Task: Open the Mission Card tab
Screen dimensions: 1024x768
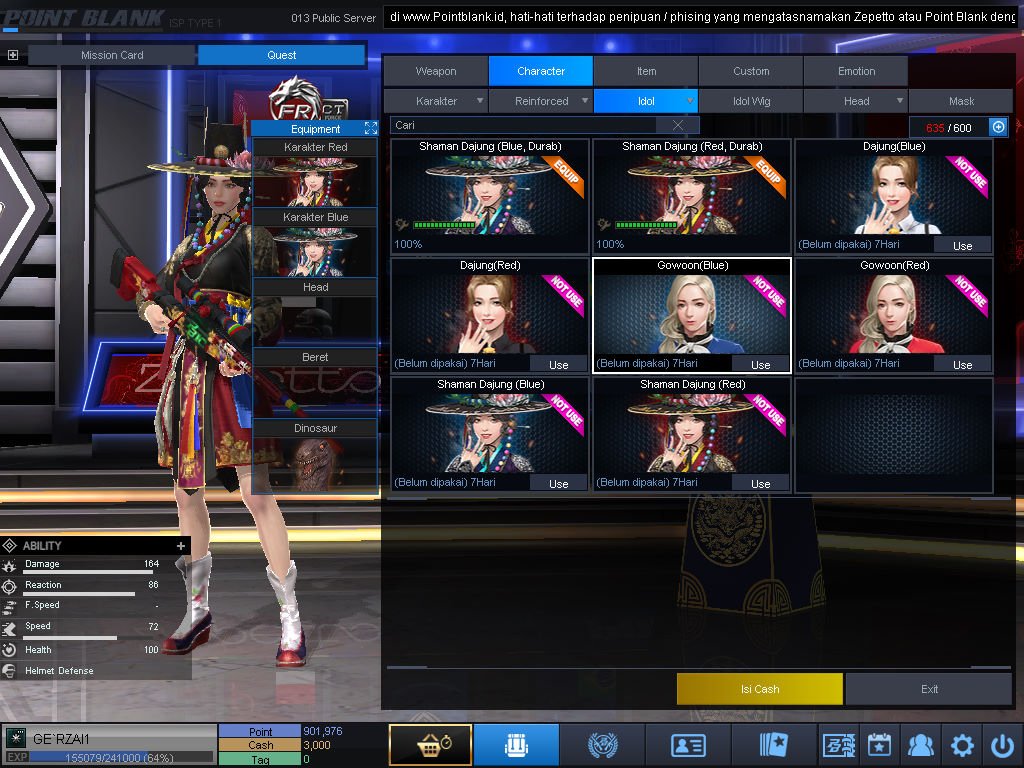Action: (x=112, y=55)
